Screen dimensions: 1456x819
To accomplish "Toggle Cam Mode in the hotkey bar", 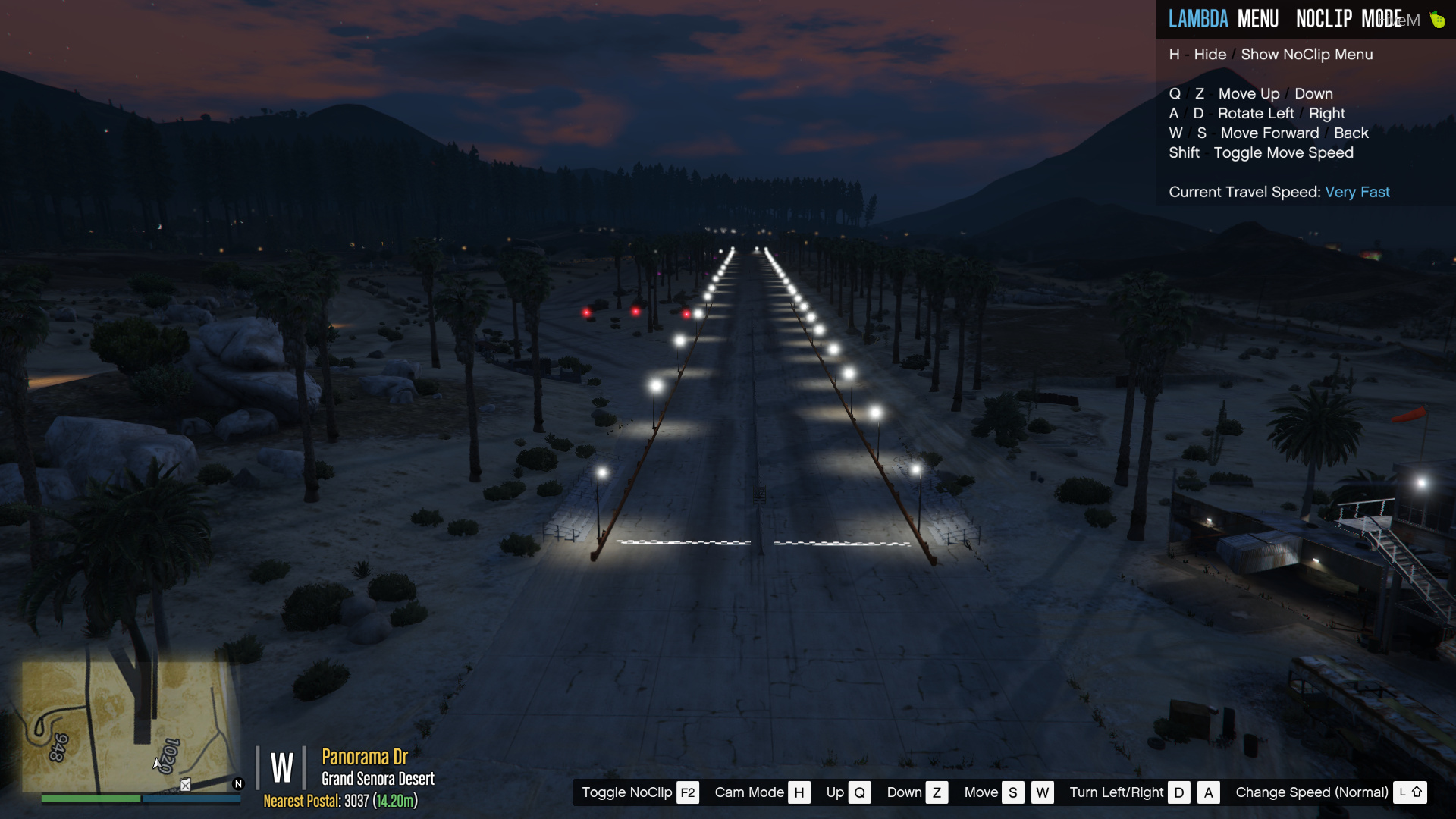I will [749, 792].
